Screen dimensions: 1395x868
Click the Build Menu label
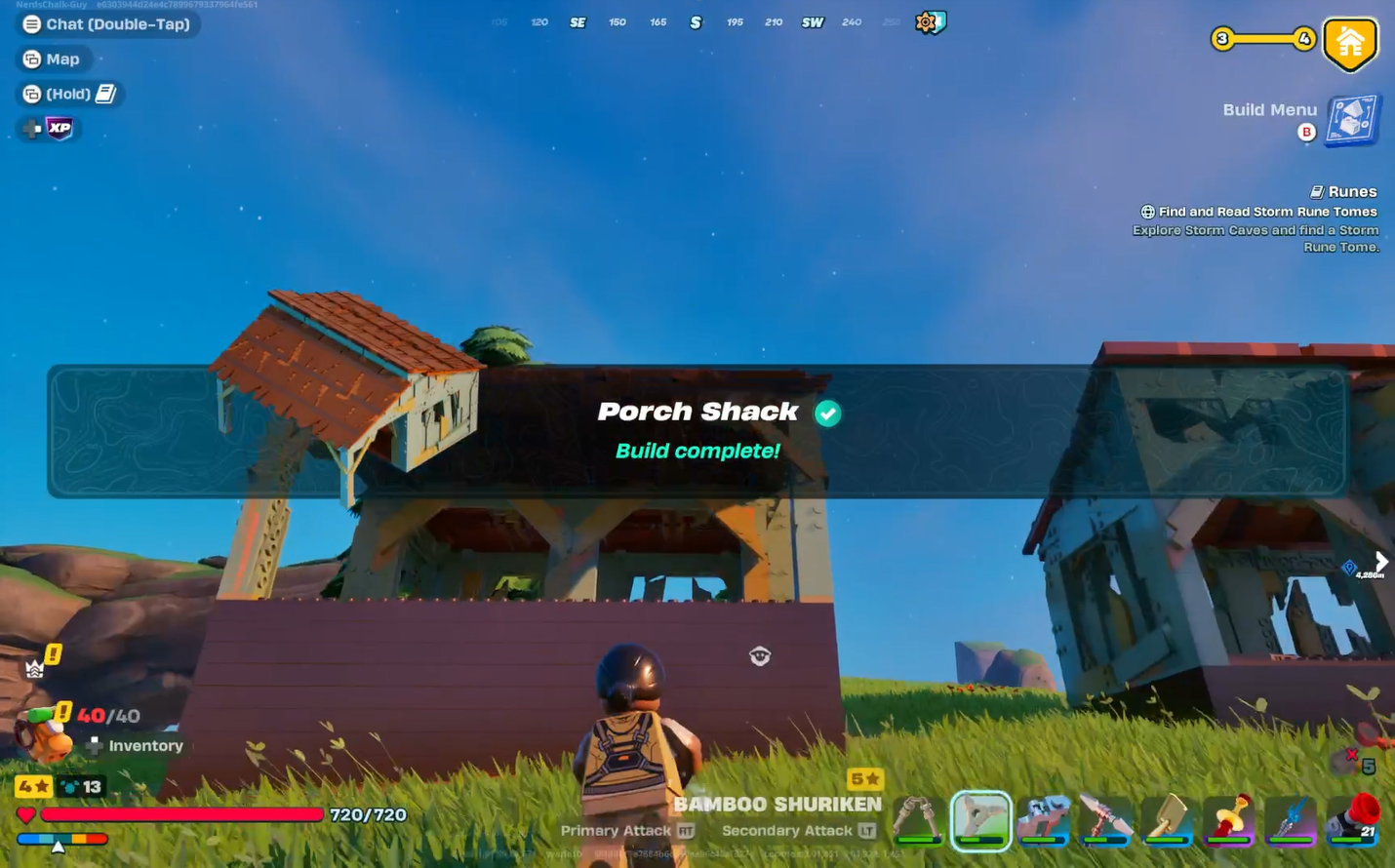point(1269,109)
